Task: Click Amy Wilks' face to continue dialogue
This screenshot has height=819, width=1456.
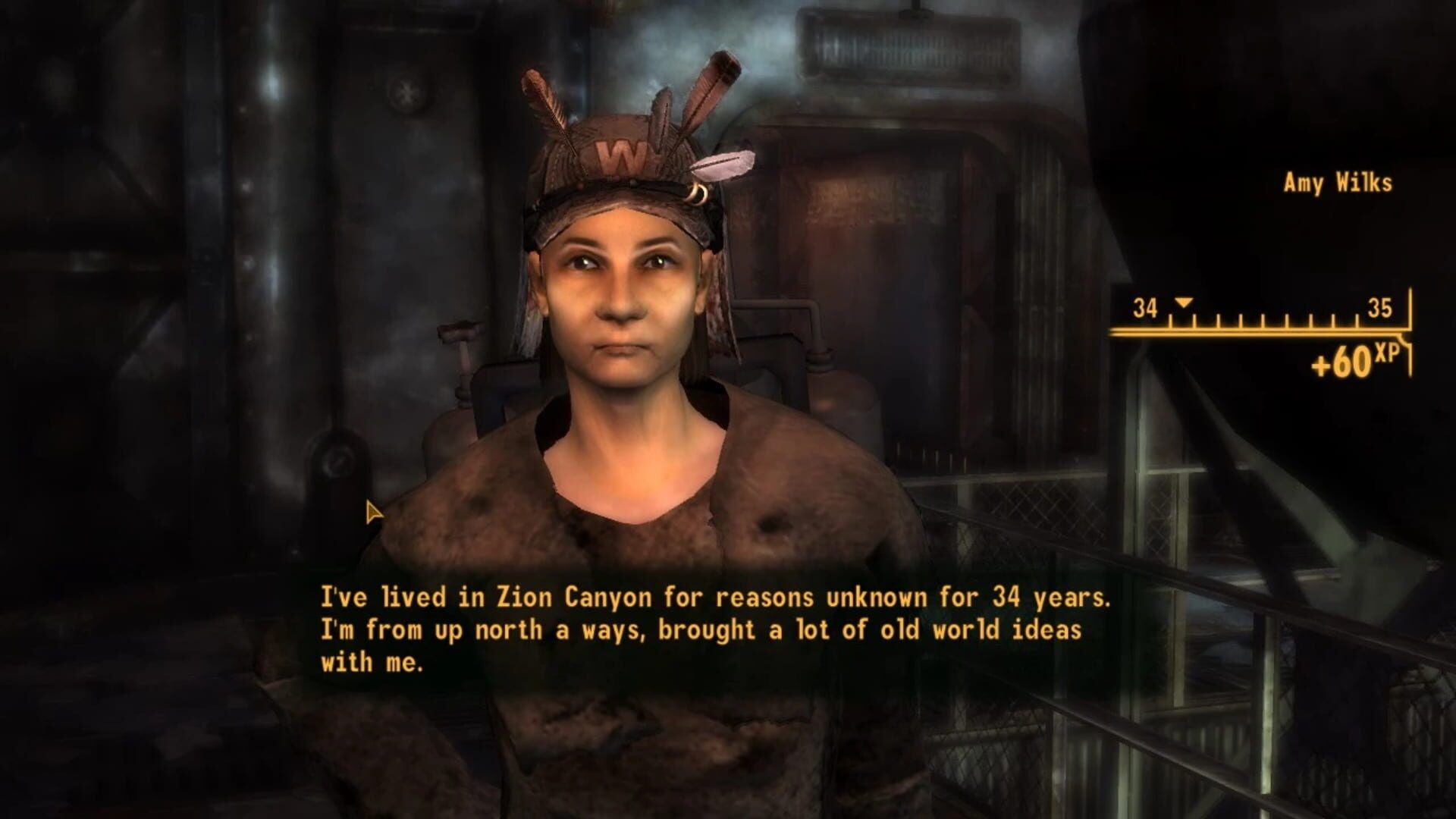Action: click(x=622, y=303)
